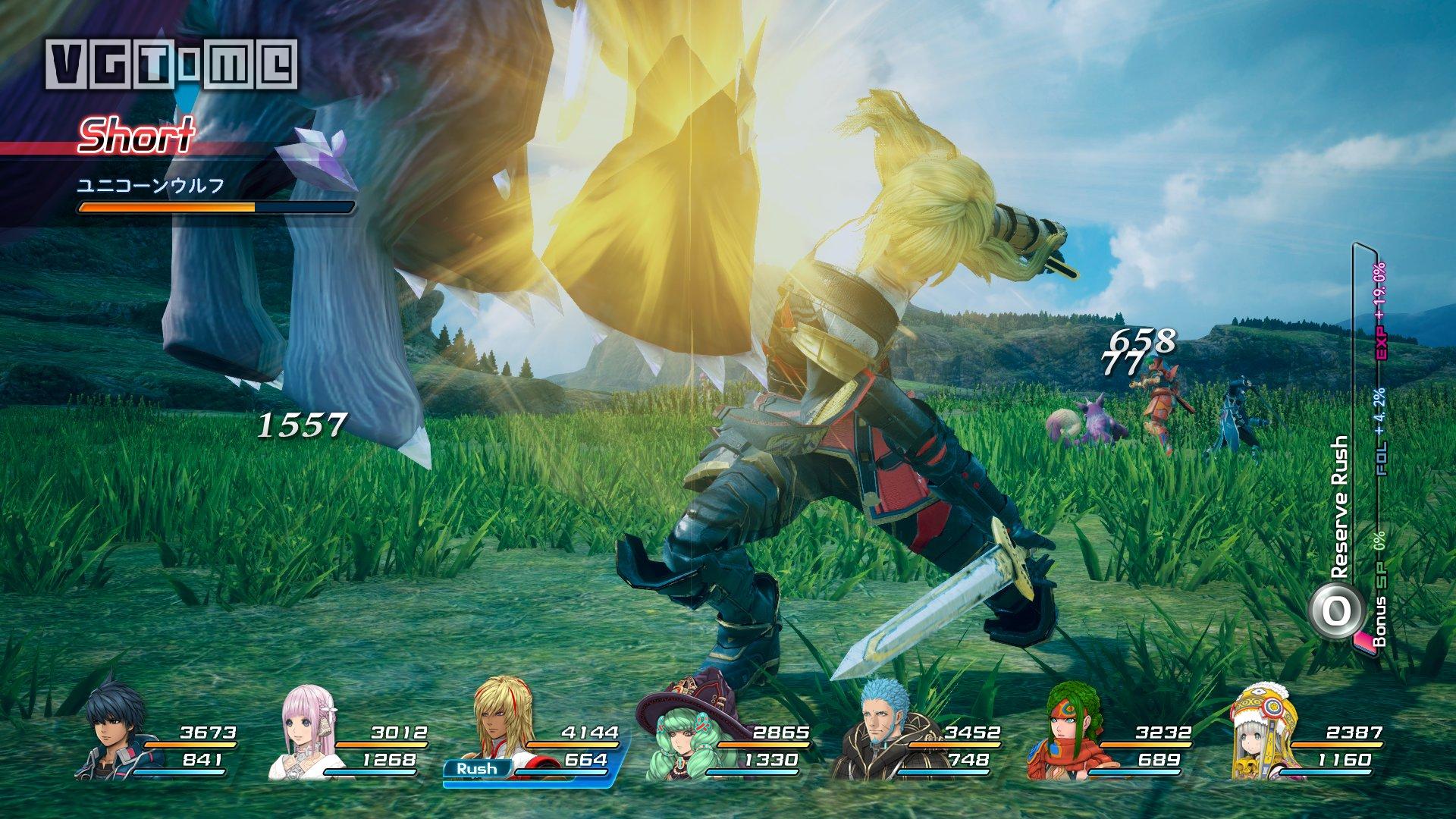Click the VGTime watermark logo
This screenshot has width=1456, height=819.
pos(171,64)
